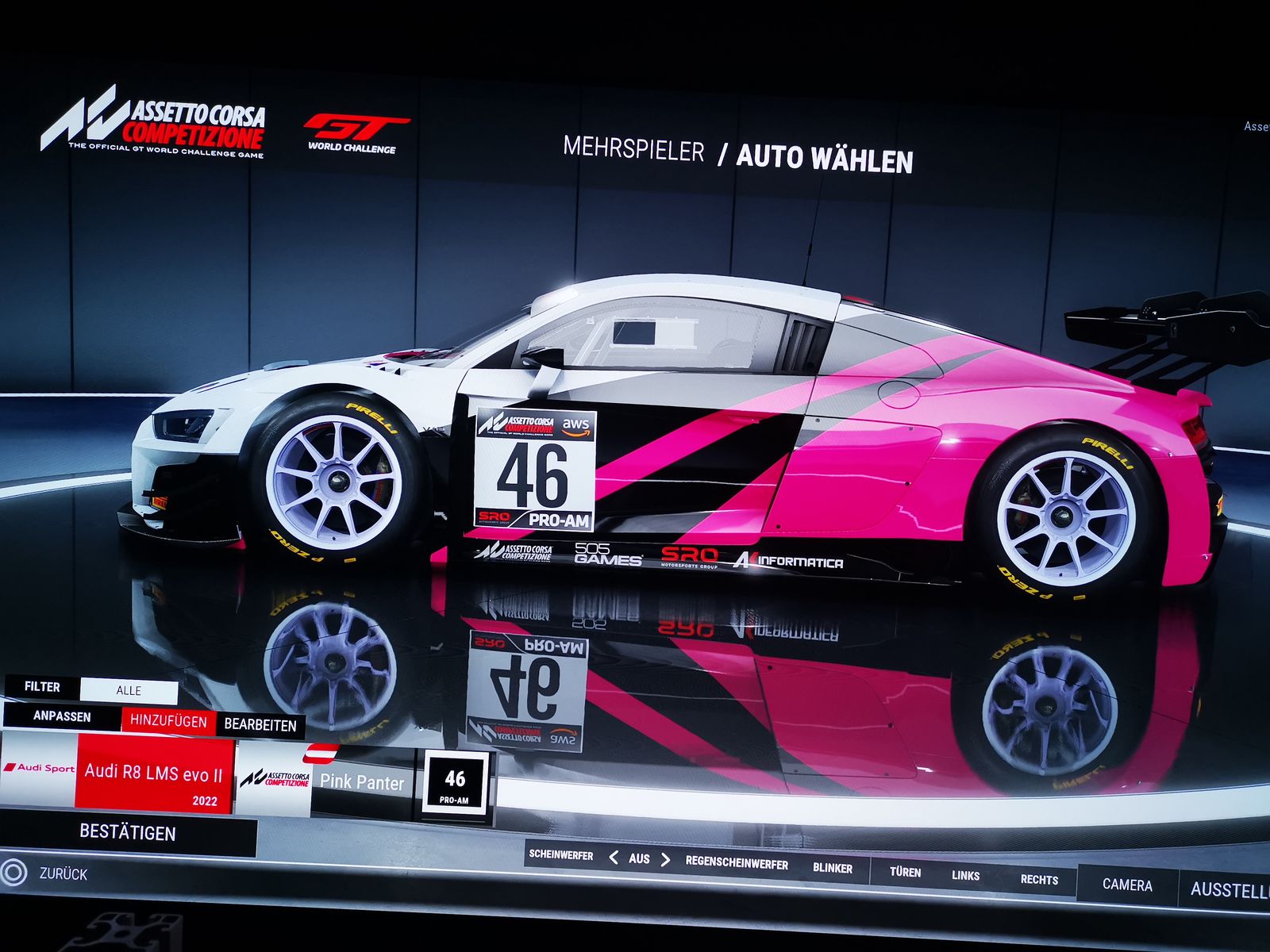
Task: Click the number 46 Pro-Am badge
Action: click(455, 784)
